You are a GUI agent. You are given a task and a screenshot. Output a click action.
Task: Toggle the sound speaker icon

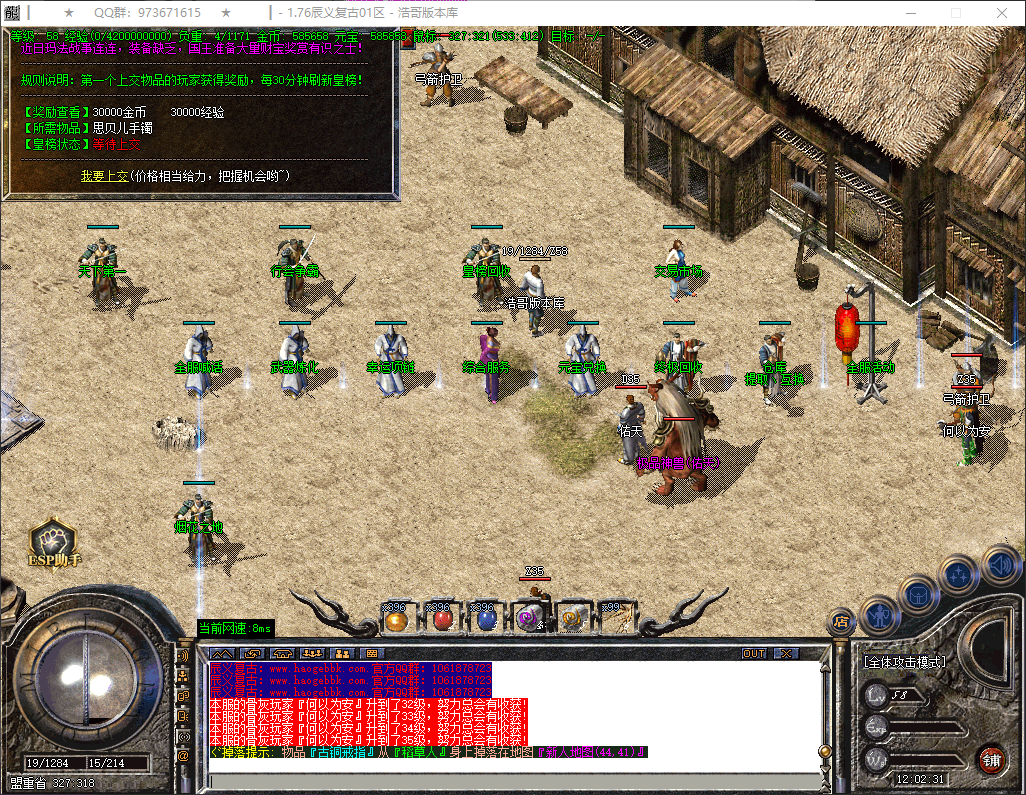[x=1000, y=564]
